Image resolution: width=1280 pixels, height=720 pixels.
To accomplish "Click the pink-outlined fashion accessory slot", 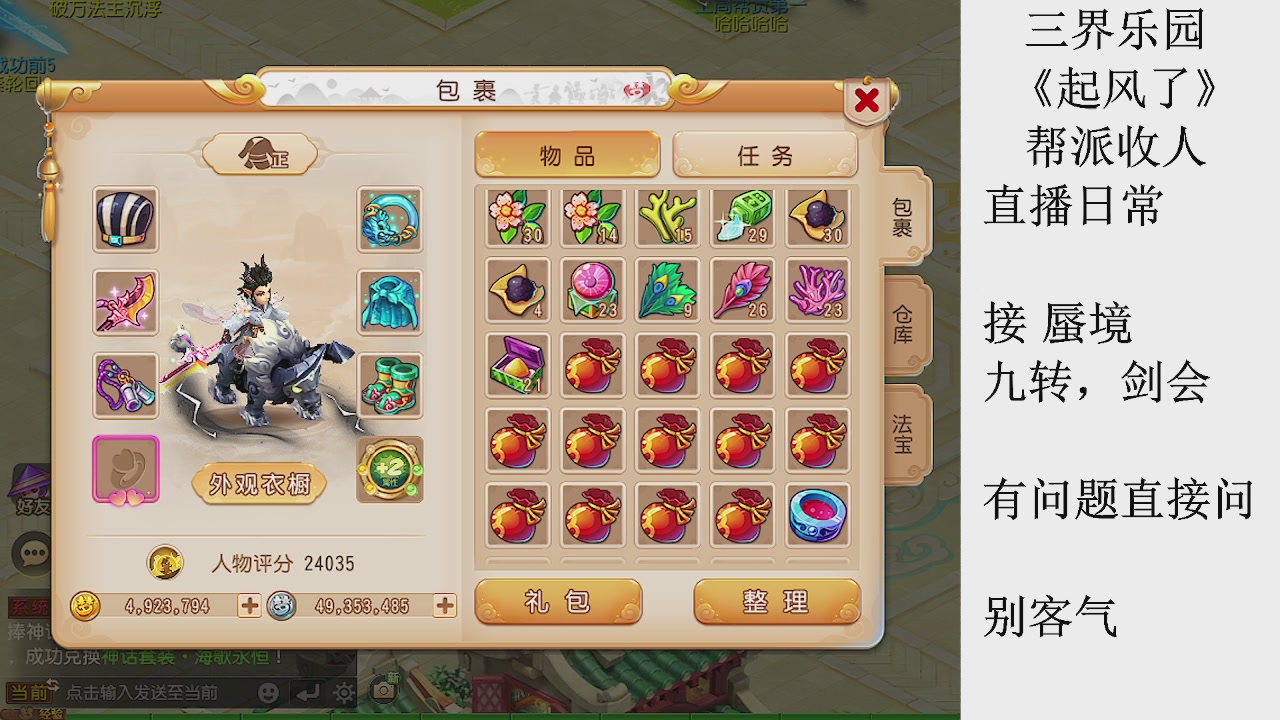I will click(x=124, y=470).
